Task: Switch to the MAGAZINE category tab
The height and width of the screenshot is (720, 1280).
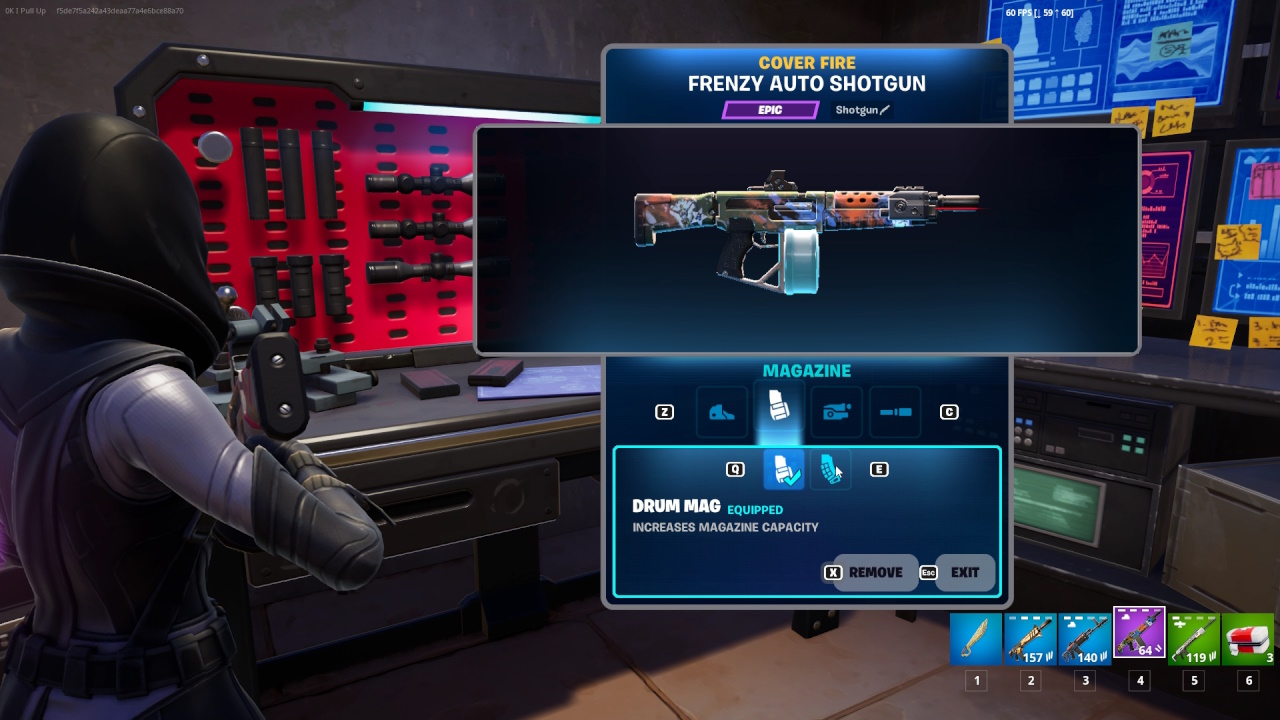Action: click(x=806, y=370)
